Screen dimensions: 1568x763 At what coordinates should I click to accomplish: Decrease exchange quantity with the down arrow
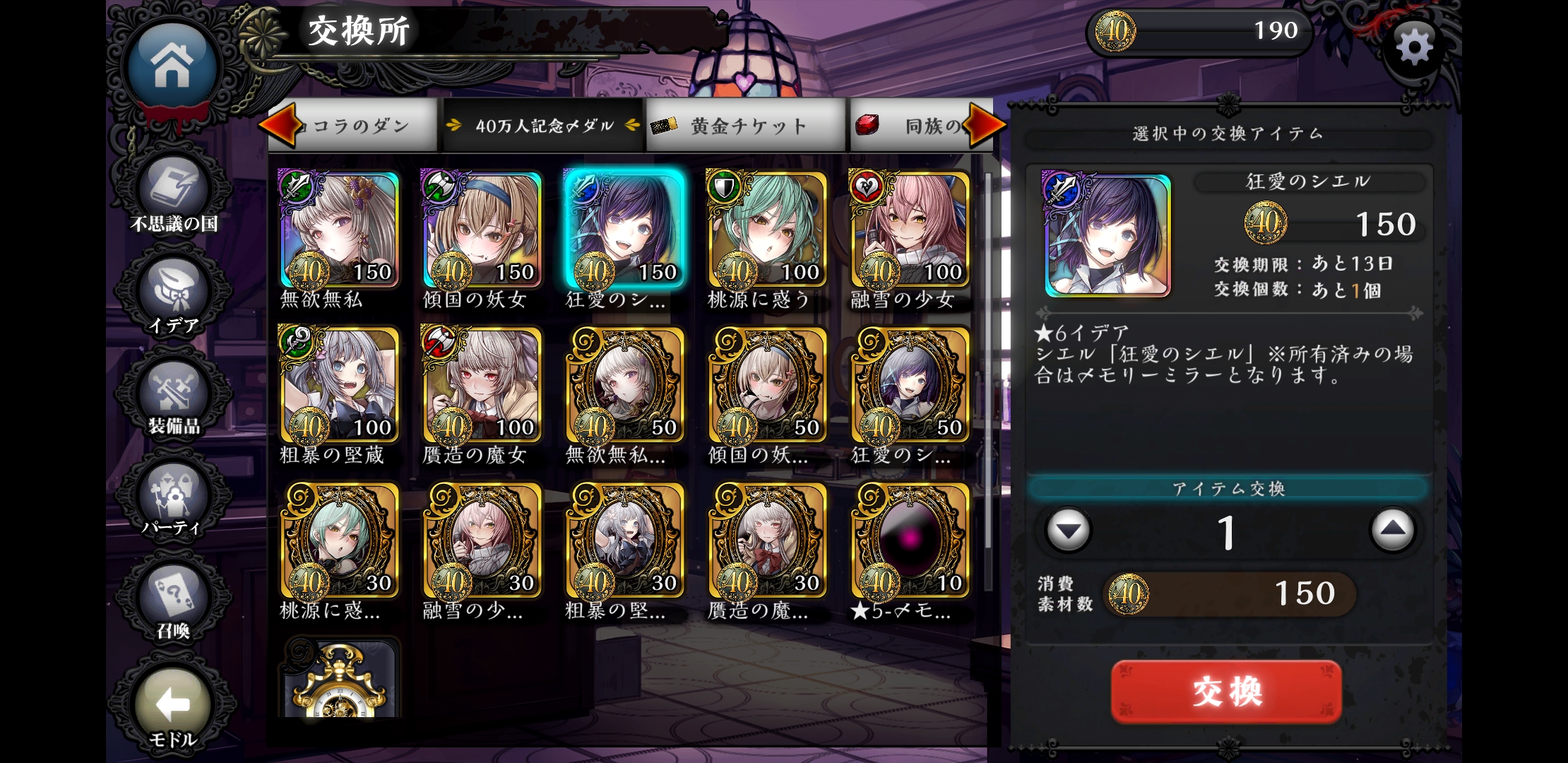1068,530
